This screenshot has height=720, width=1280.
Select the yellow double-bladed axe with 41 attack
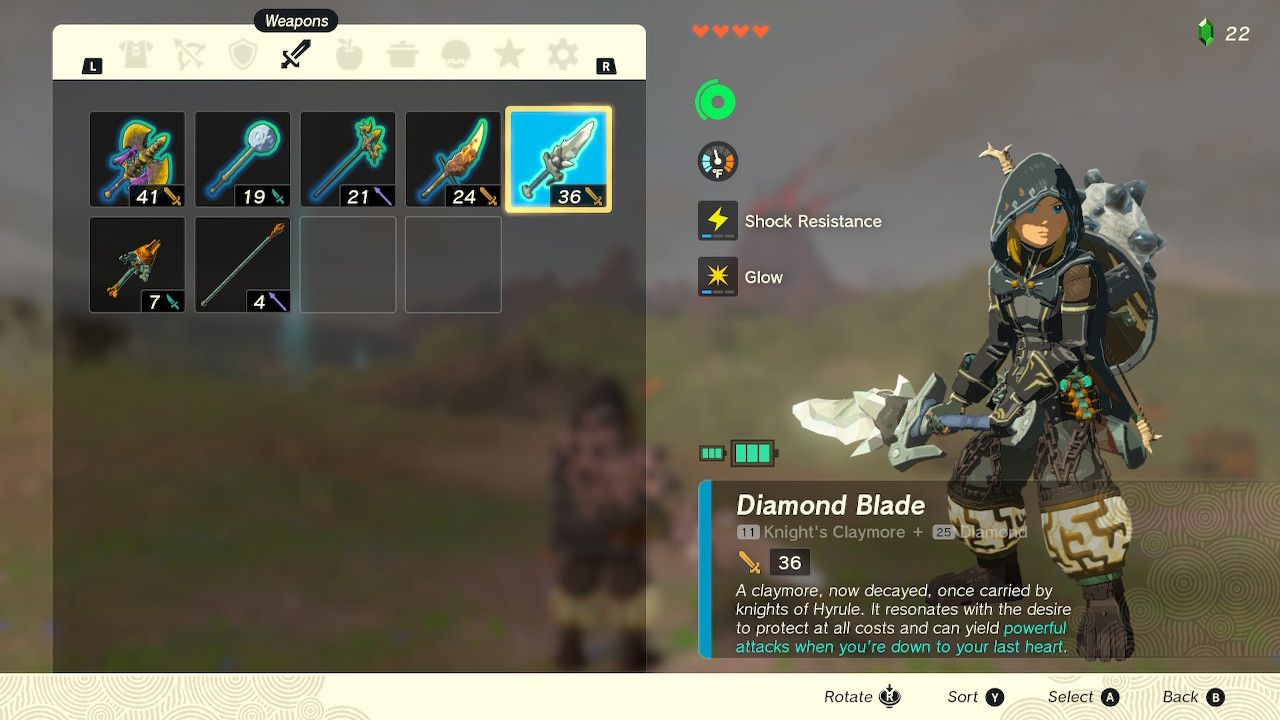pos(137,159)
